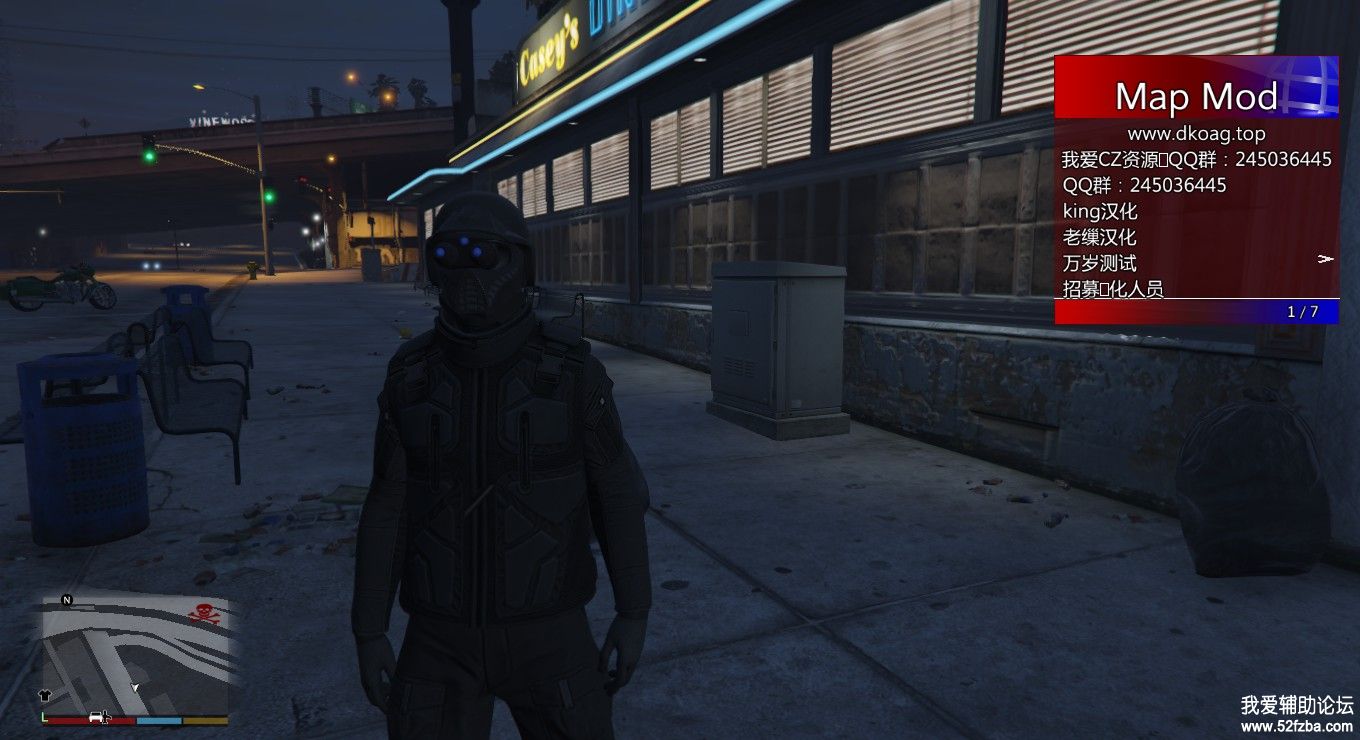Select the QQ群：245036445 menu row
The image size is (1360, 740).
coord(1144,185)
